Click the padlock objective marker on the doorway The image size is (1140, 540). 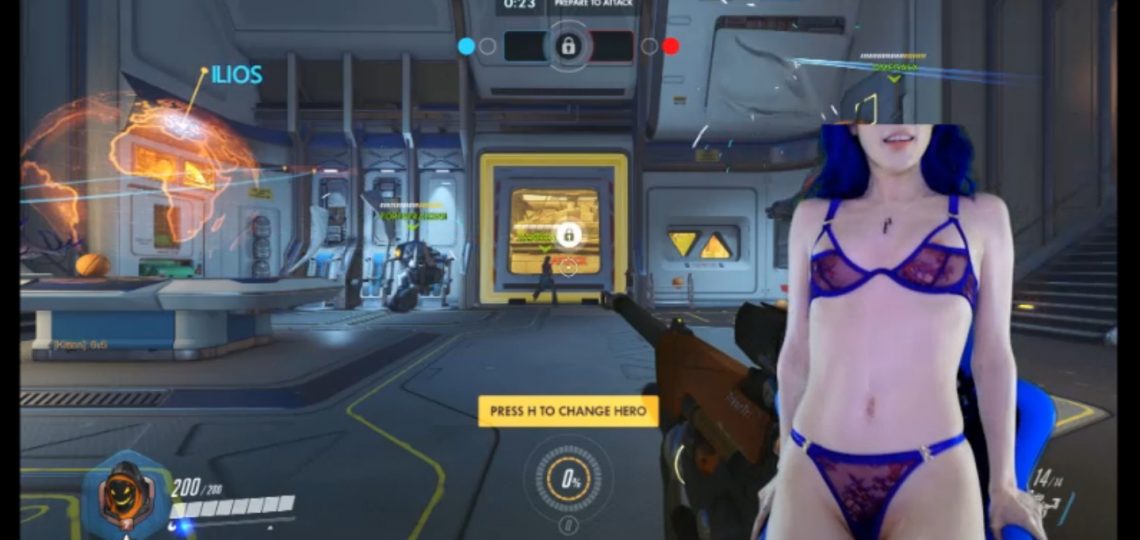[x=568, y=235]
